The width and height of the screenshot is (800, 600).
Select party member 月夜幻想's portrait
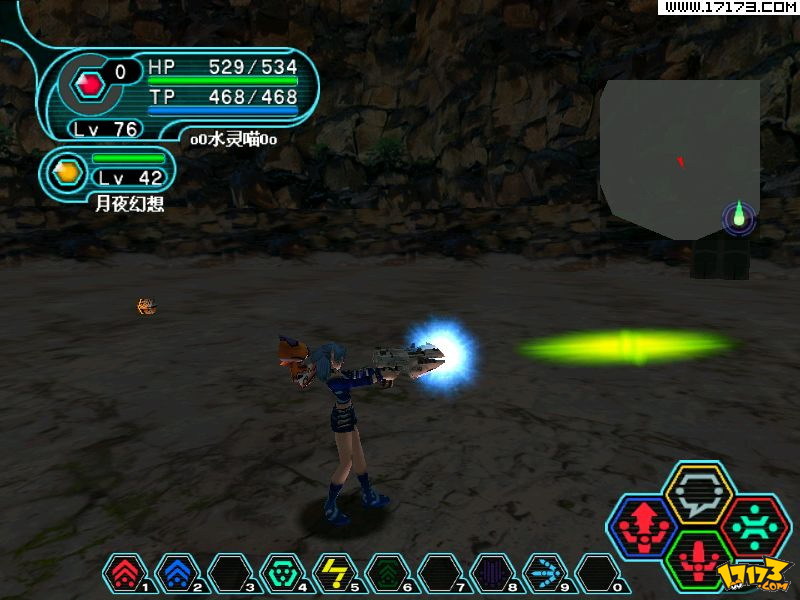(x=67, y=172)
